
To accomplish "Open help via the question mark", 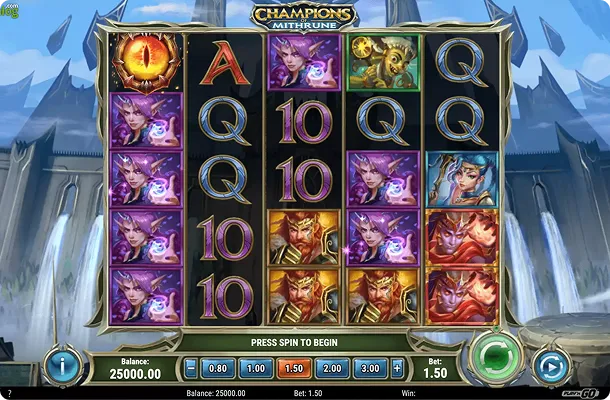I will pos(9,393).
